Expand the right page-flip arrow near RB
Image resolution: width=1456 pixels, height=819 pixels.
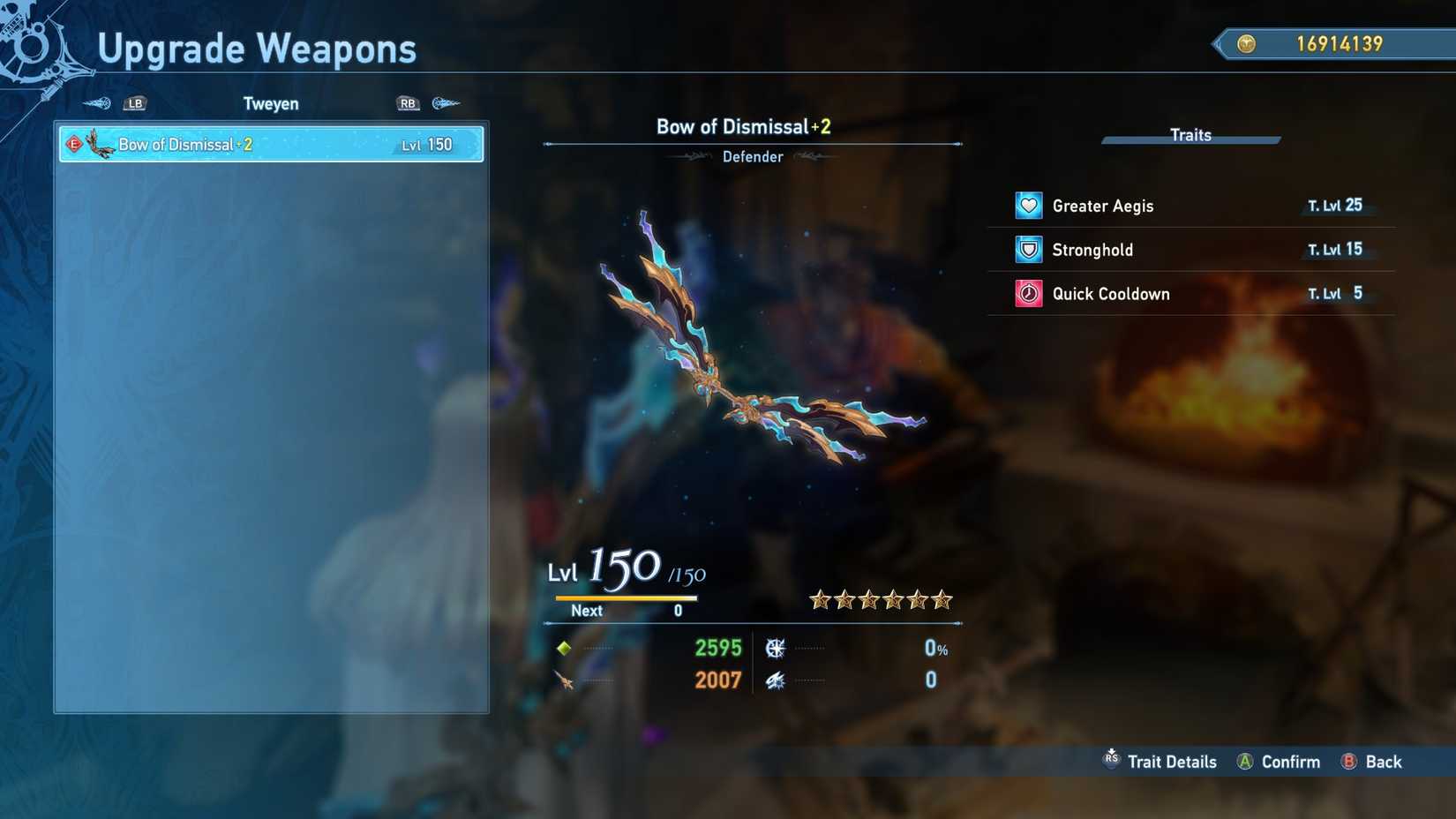point(446,103)
